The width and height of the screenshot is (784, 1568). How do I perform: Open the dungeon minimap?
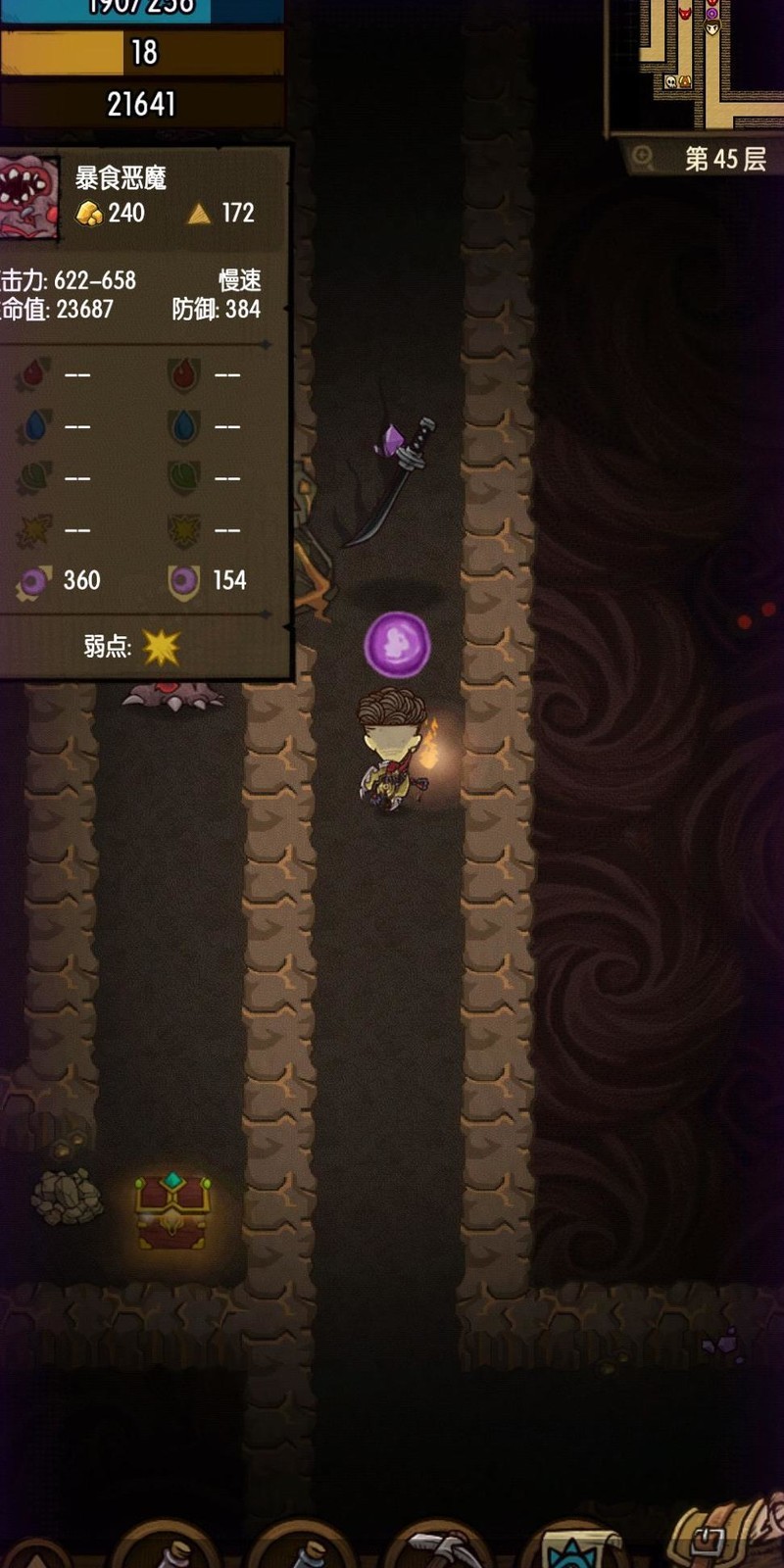click(698, 64)
